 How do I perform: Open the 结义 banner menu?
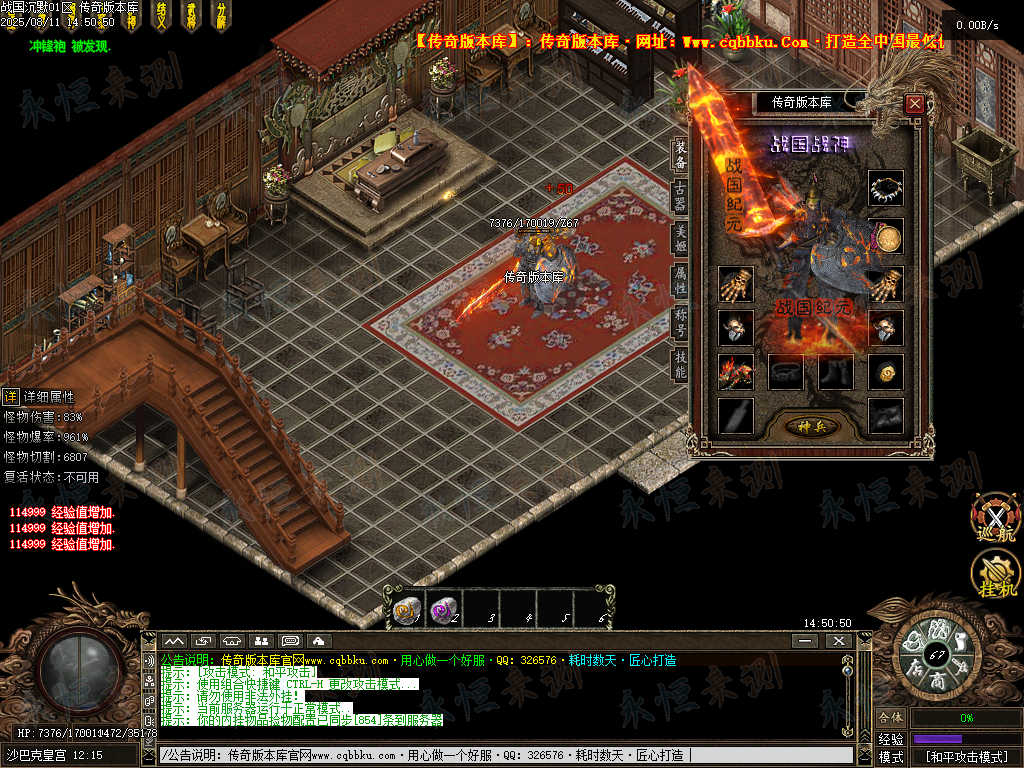[x=161, y=15]
